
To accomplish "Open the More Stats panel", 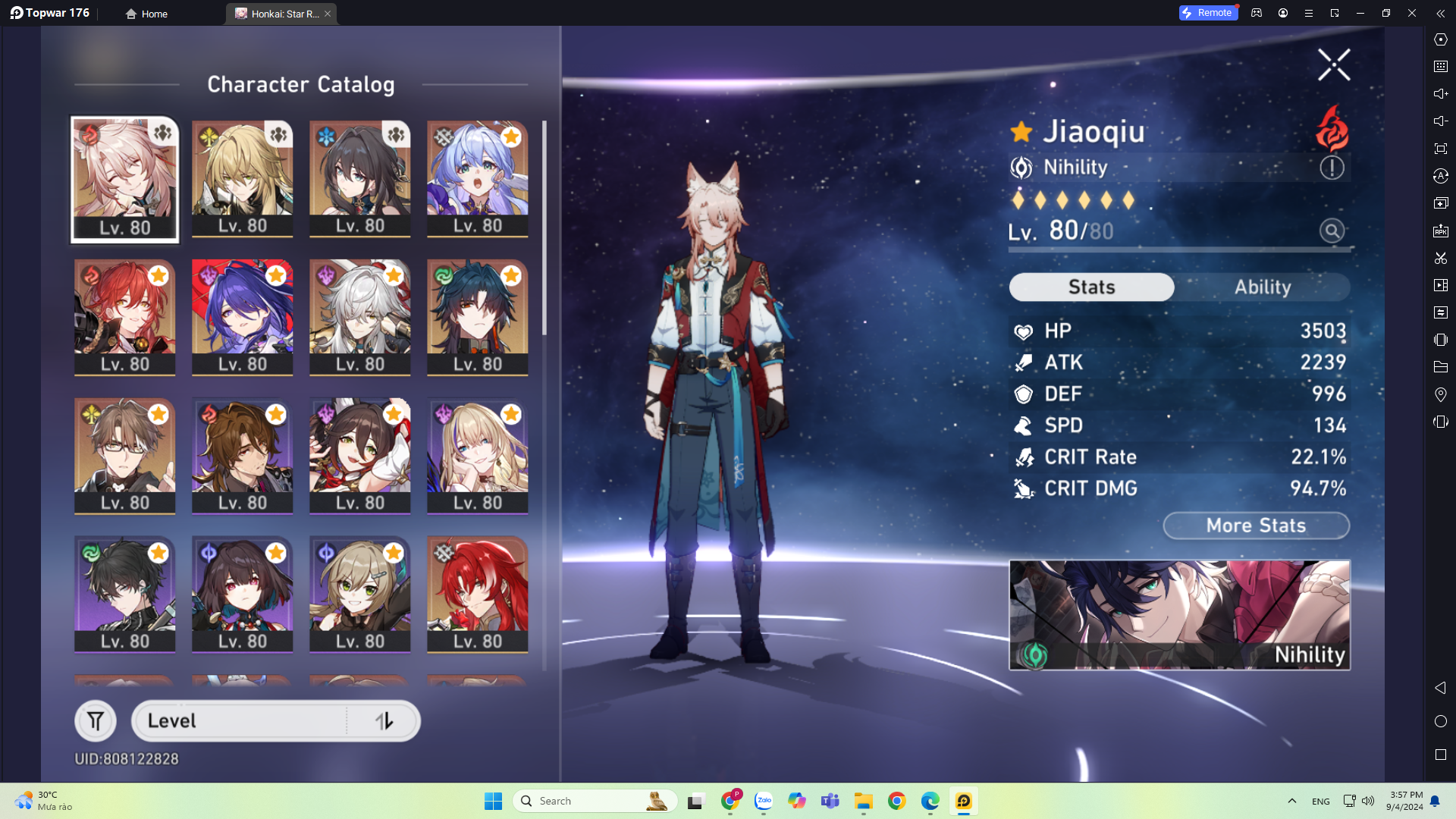I will click(1256, 526).
